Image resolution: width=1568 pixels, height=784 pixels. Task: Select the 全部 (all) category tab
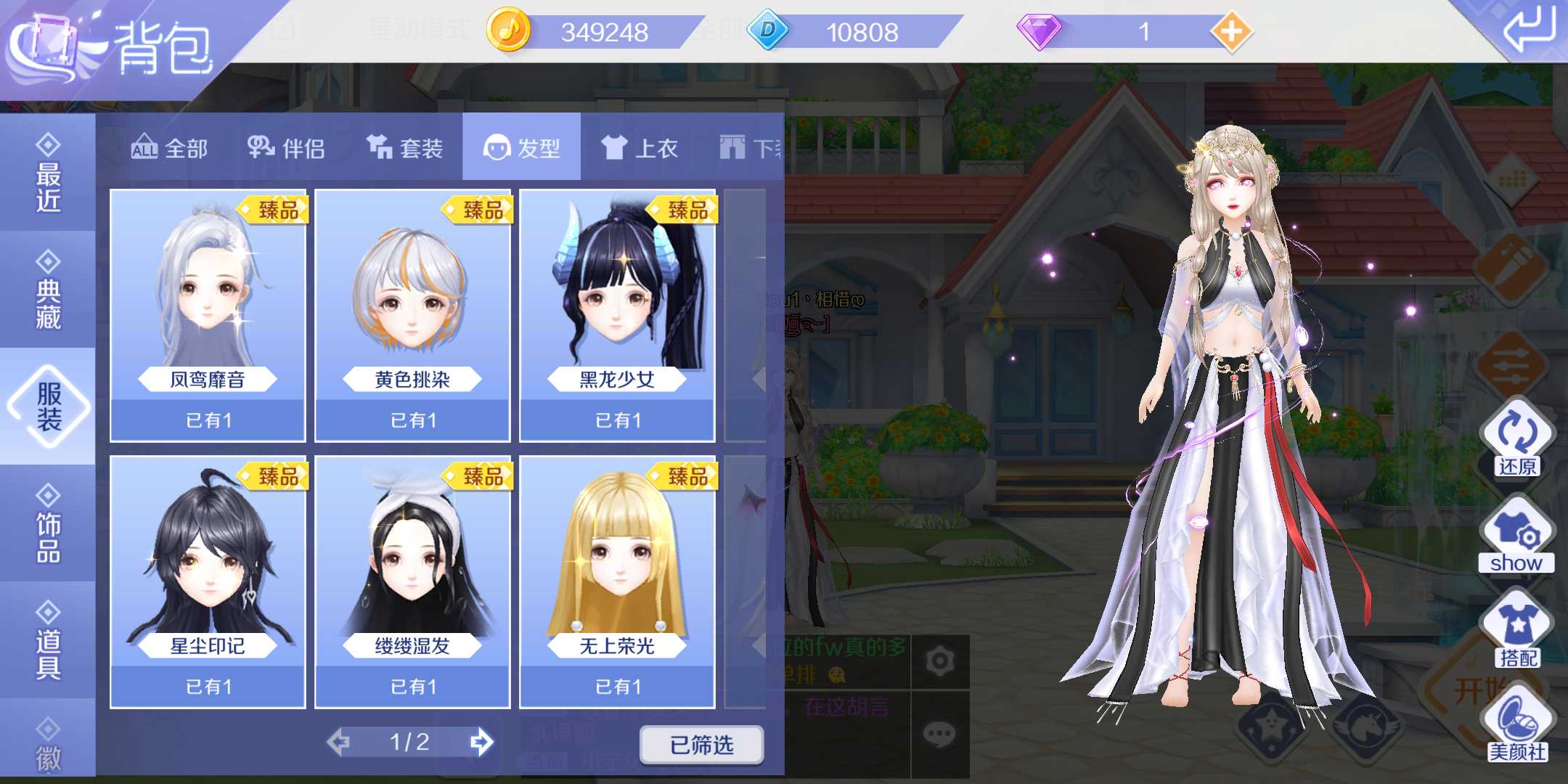point(170,147)
